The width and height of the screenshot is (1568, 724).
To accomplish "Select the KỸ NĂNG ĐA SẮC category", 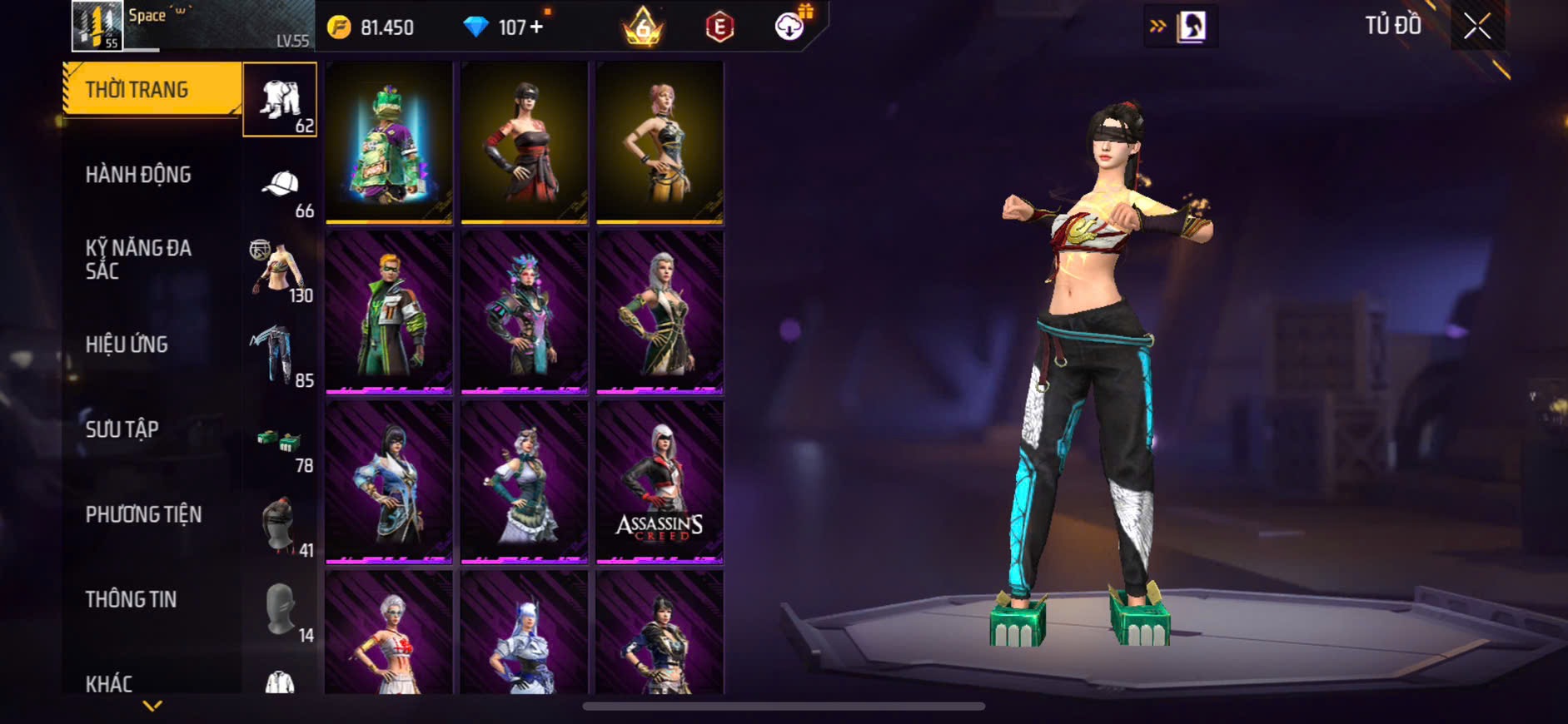I will (138, 259).
